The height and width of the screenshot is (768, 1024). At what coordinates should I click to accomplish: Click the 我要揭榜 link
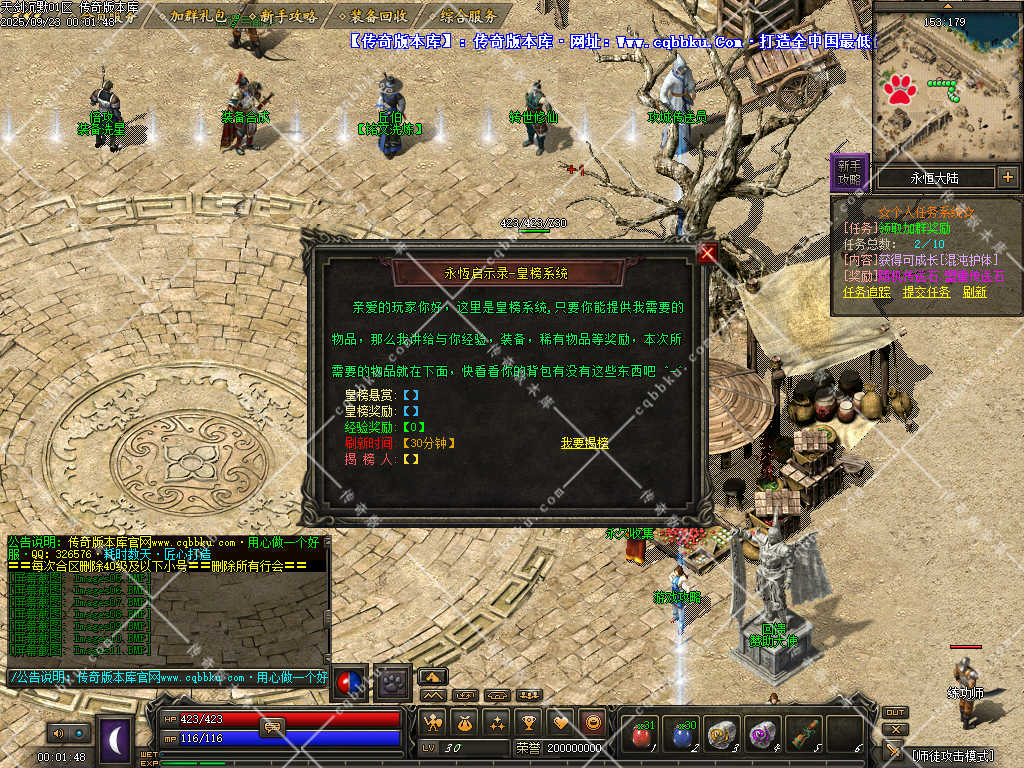click(x=584, y=443)
